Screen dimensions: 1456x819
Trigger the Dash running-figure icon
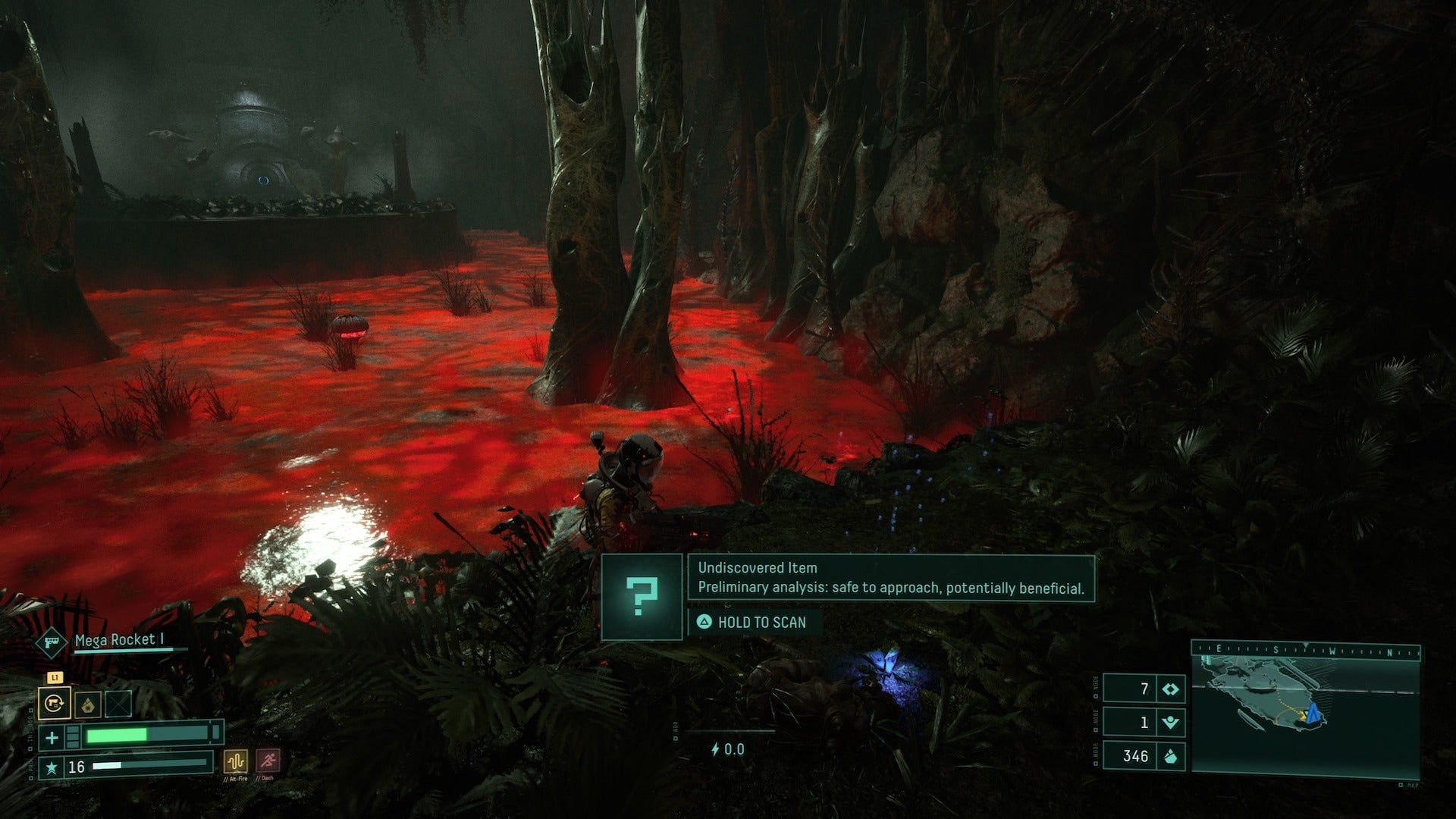coord(267,761)
